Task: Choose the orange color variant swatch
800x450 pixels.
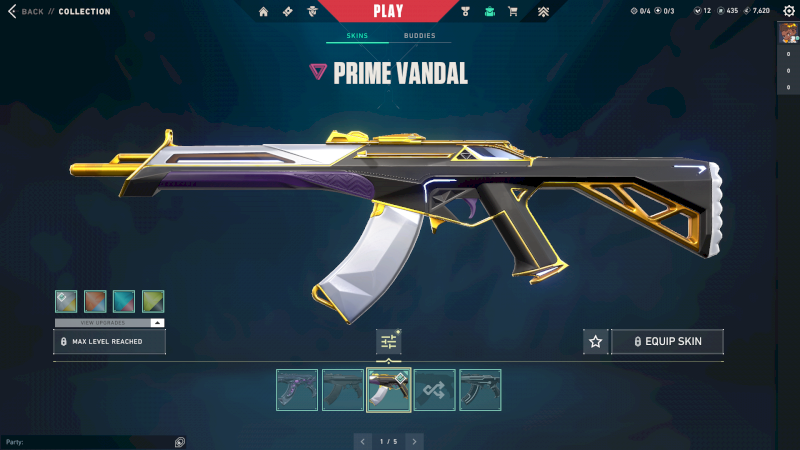Action: coord(95,301)
